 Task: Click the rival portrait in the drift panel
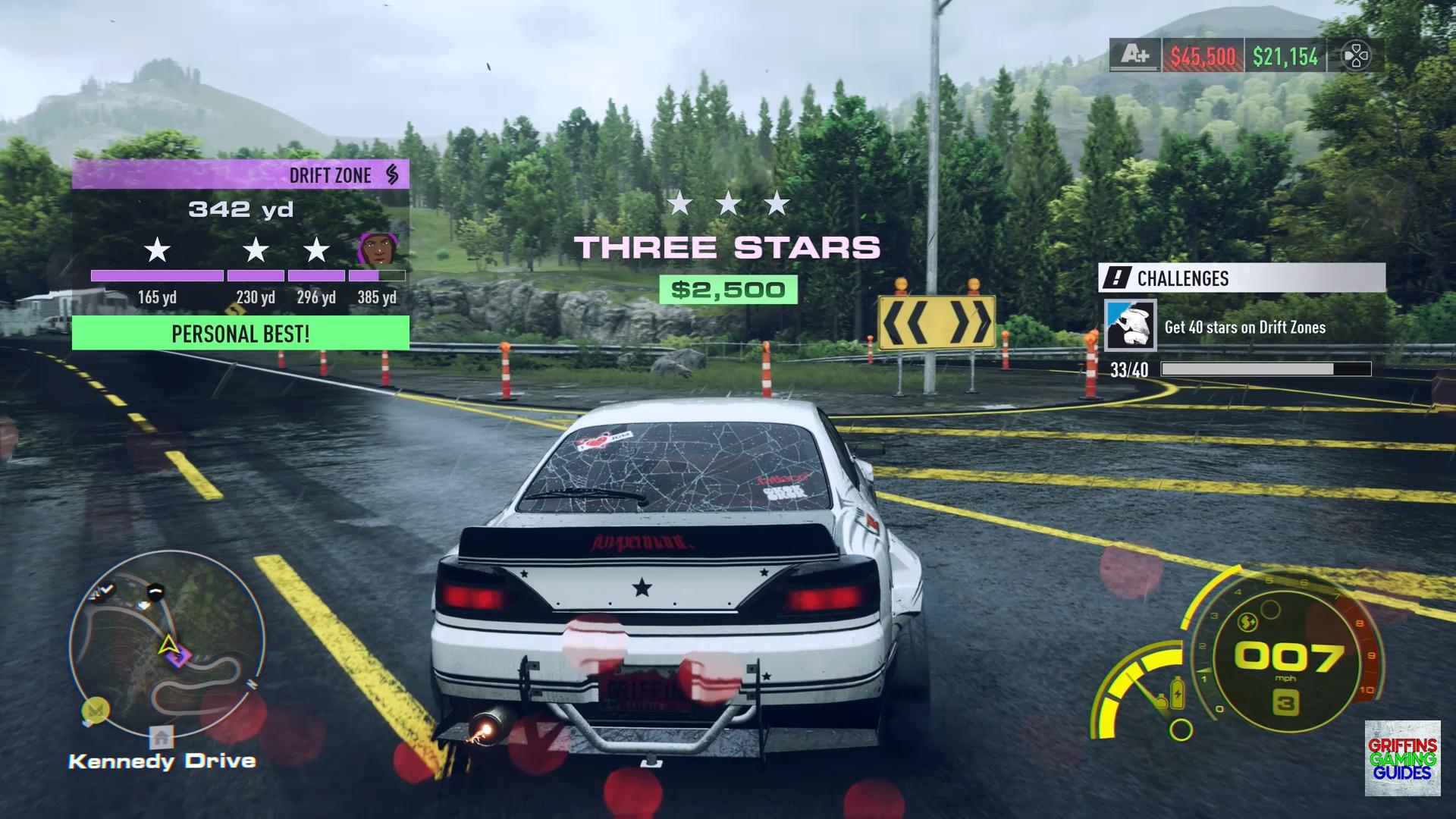375,249
